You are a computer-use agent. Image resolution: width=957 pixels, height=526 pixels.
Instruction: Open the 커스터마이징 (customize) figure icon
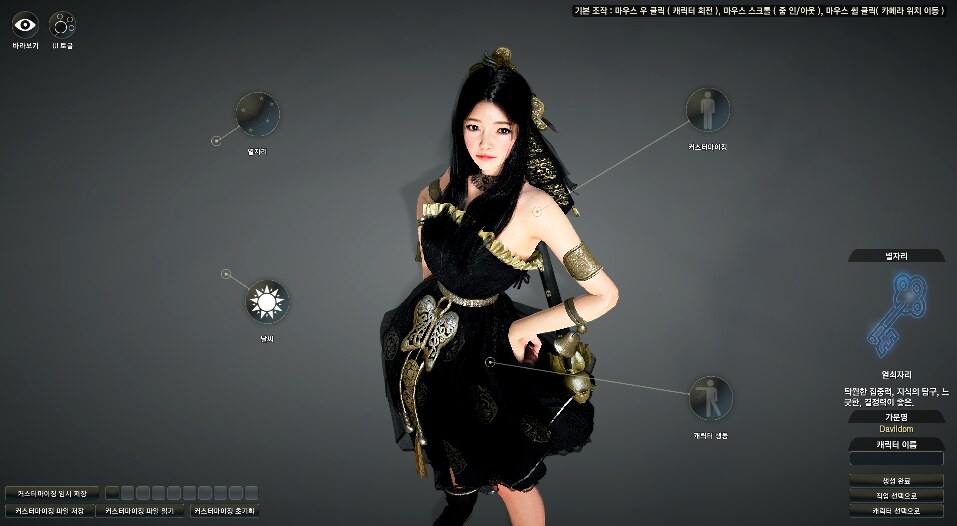pyautogui.click(x=708, y=110)
